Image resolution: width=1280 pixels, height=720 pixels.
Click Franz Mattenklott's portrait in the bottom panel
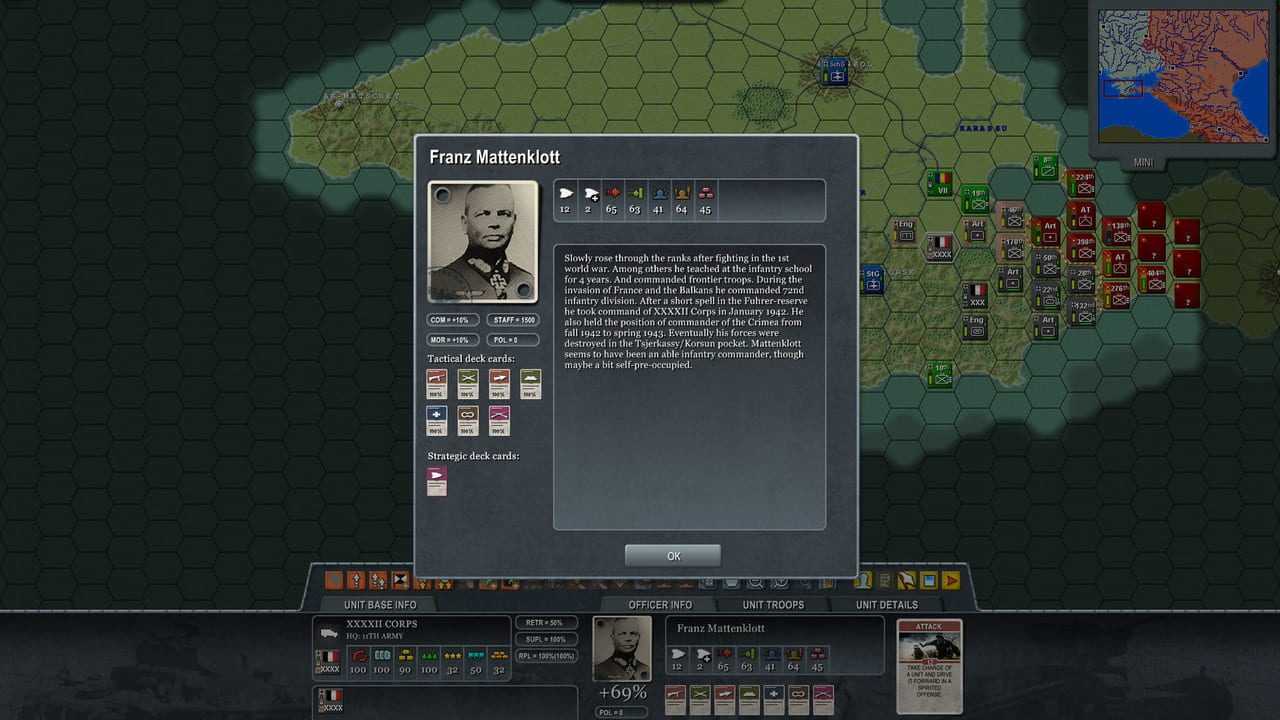coord(621,648)
